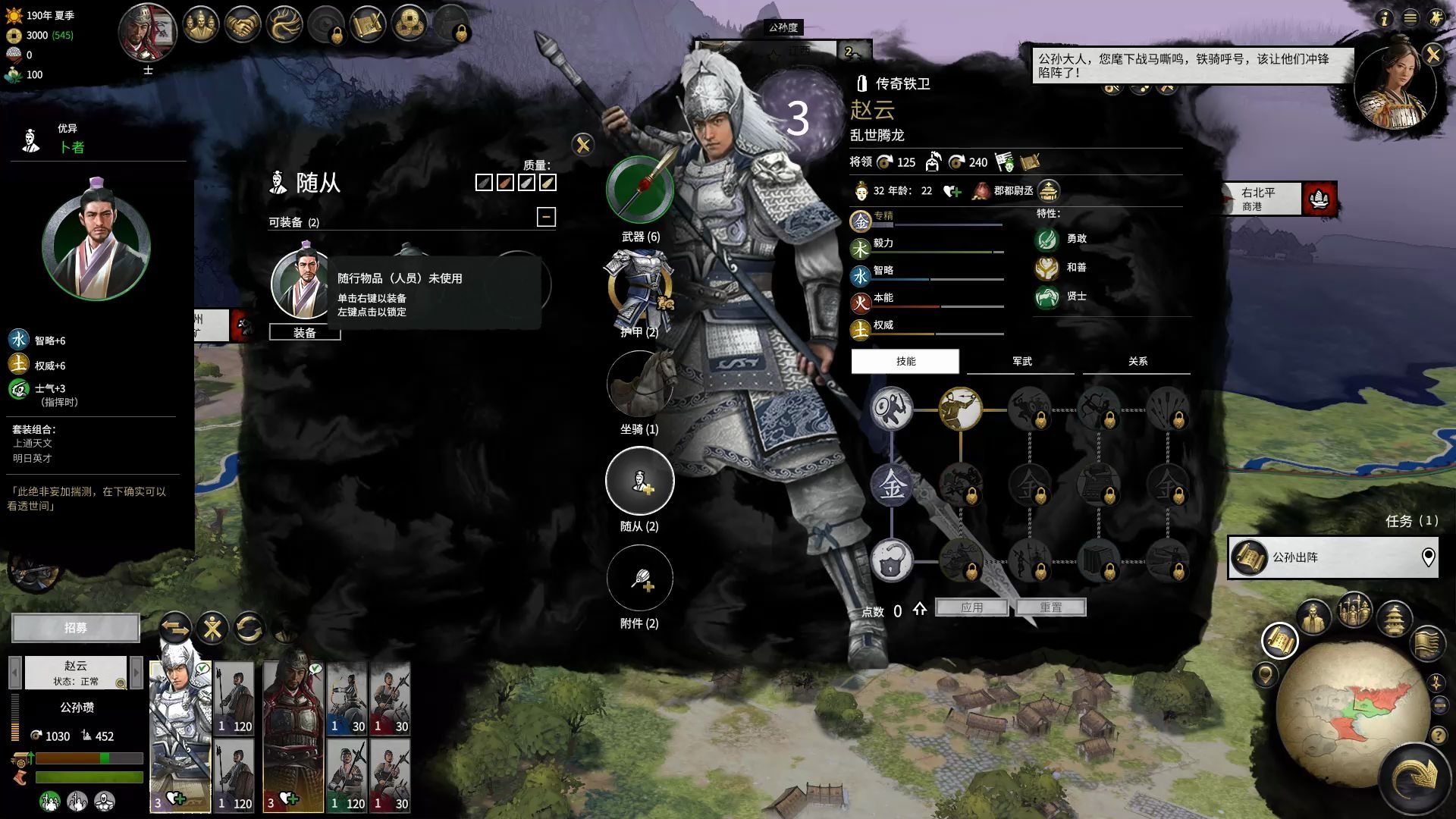Dismiss the advisor message
The width and height of the screenshot is (1456, 819).
coord(1432,55)
